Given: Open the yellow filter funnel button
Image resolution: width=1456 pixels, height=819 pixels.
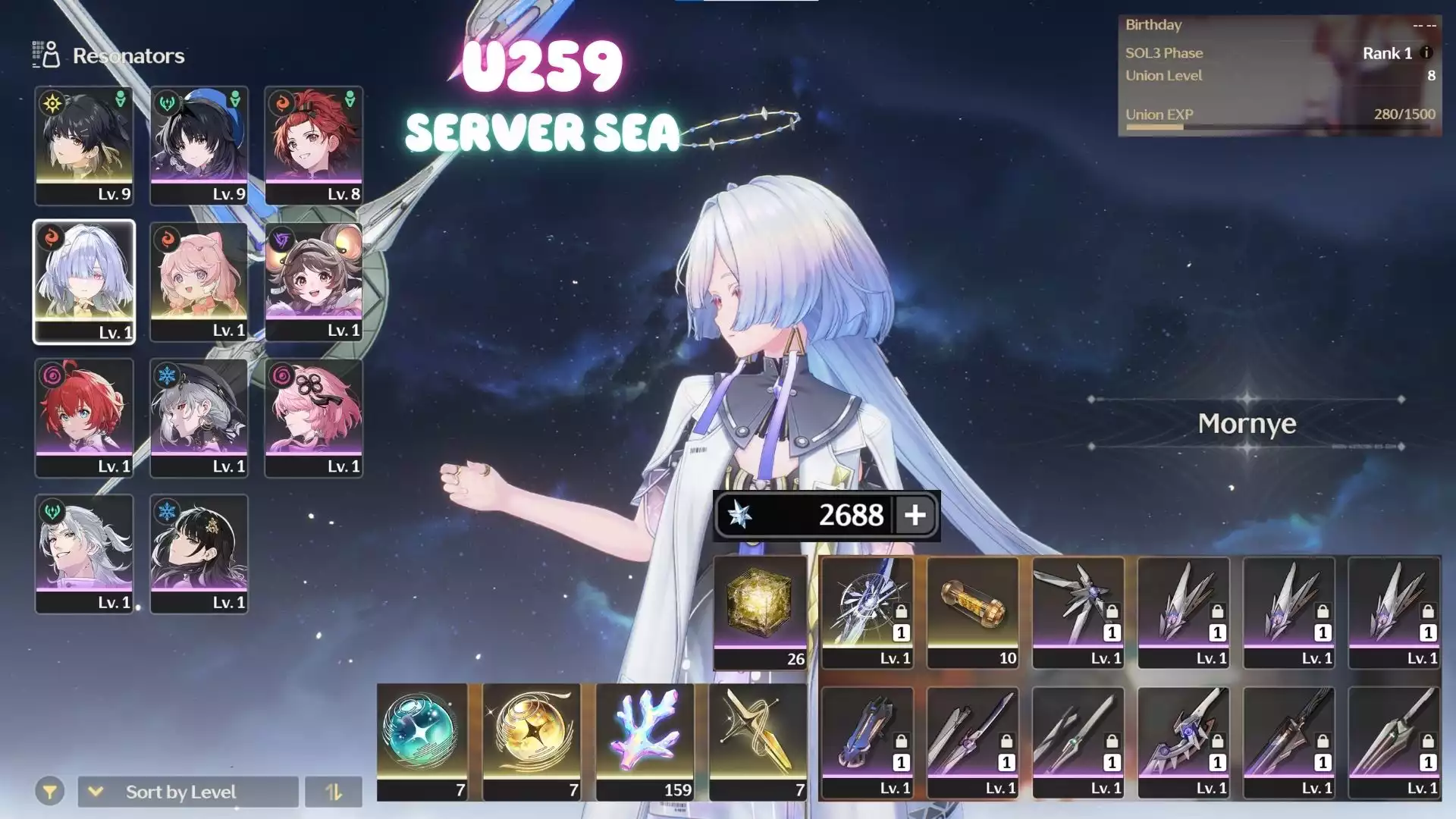Looking at the screenshot, I should tap(49, 792).
